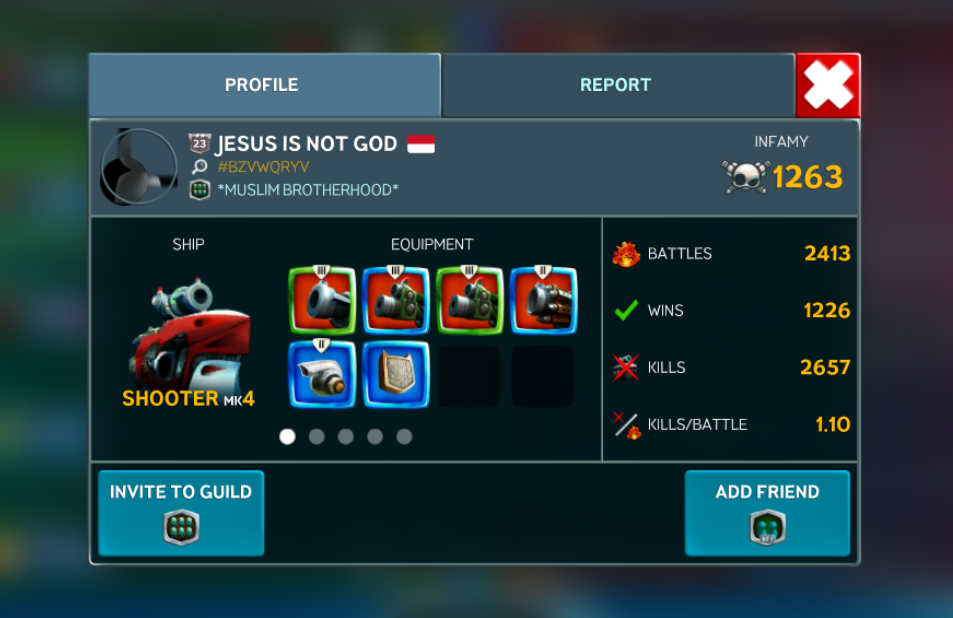
Task: Click the player's avatar portrait
Action: tap(139, 166)
